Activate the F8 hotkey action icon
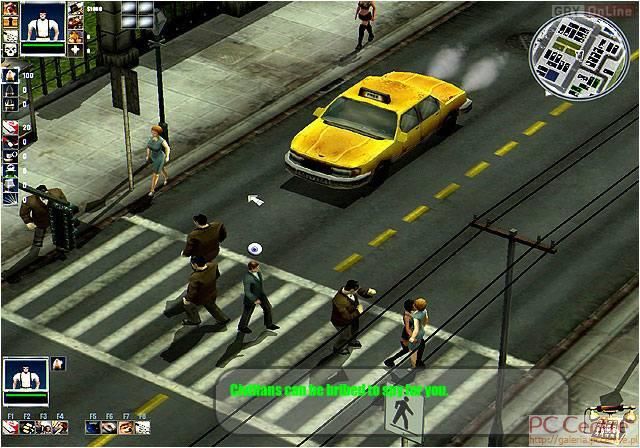The image size is (640, 448). click(142, 428)
